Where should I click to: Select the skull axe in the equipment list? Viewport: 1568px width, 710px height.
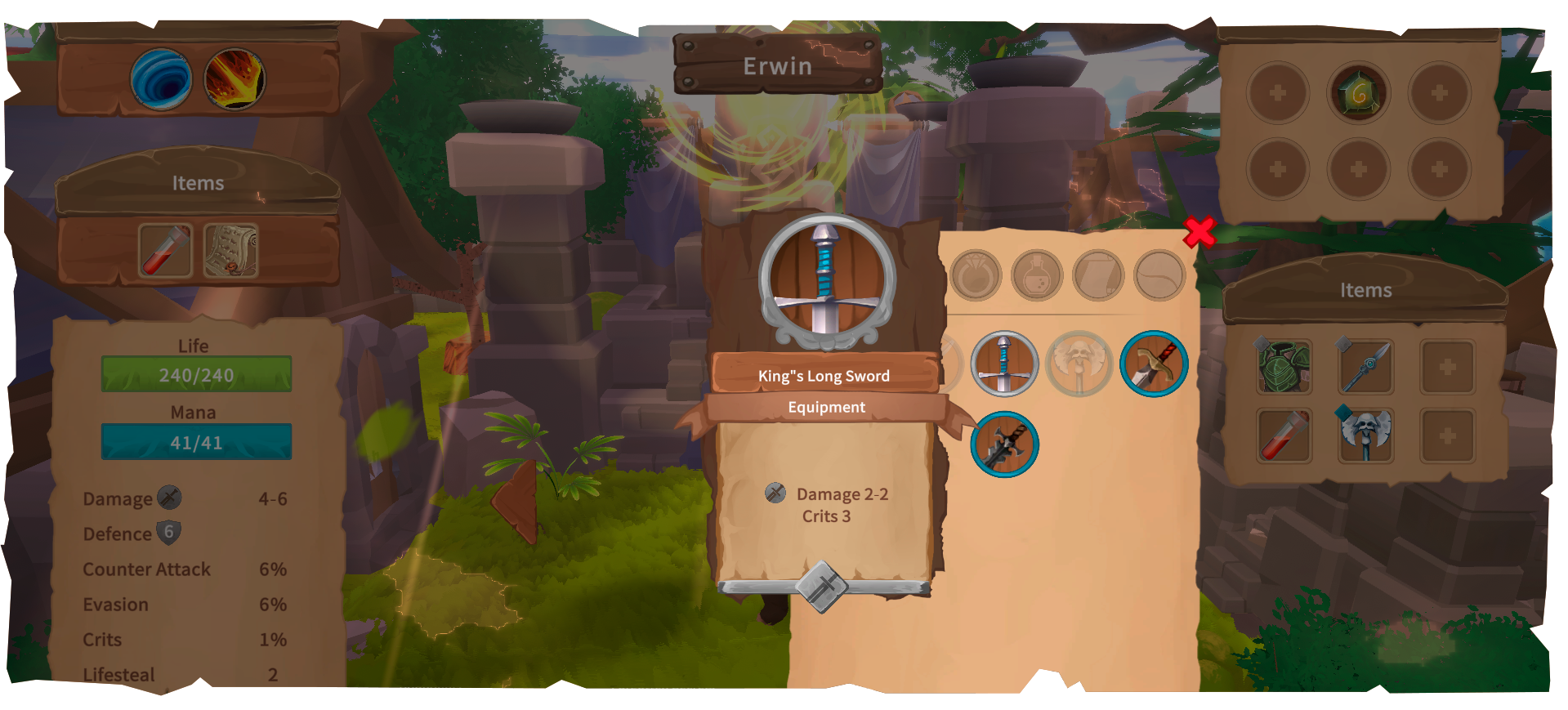click(x=1077, y=364)
